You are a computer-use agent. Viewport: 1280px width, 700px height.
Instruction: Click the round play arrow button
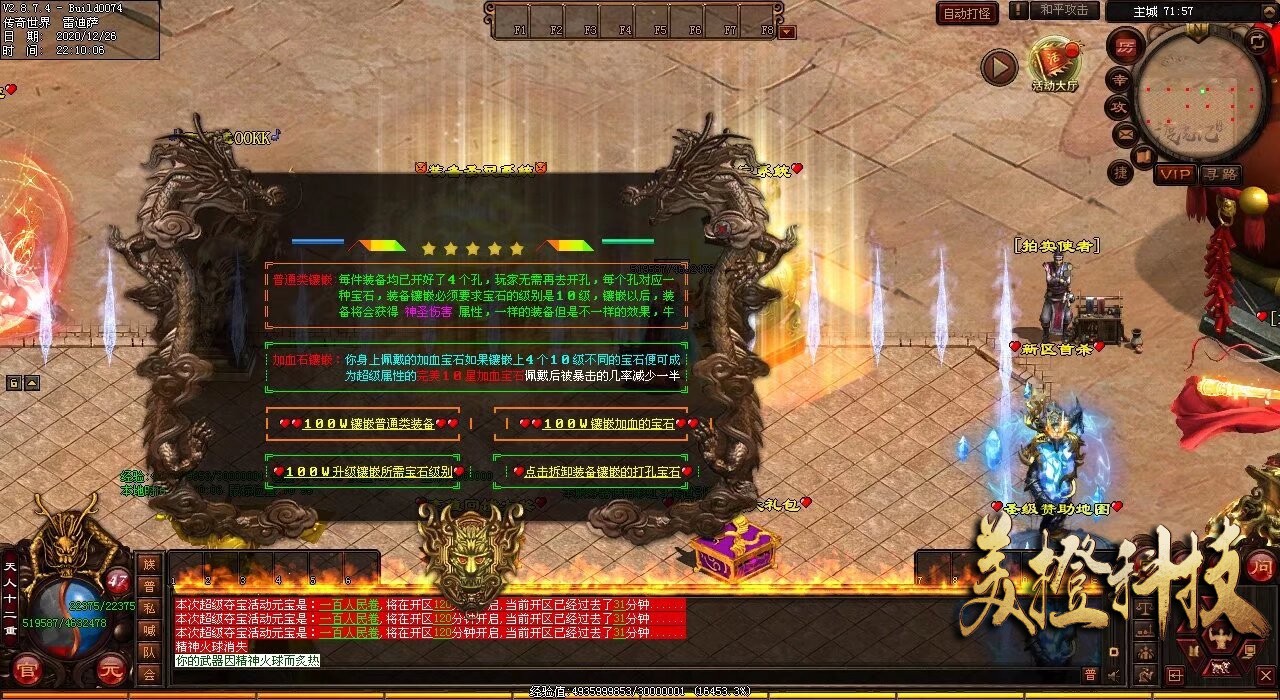click(998, 67)
